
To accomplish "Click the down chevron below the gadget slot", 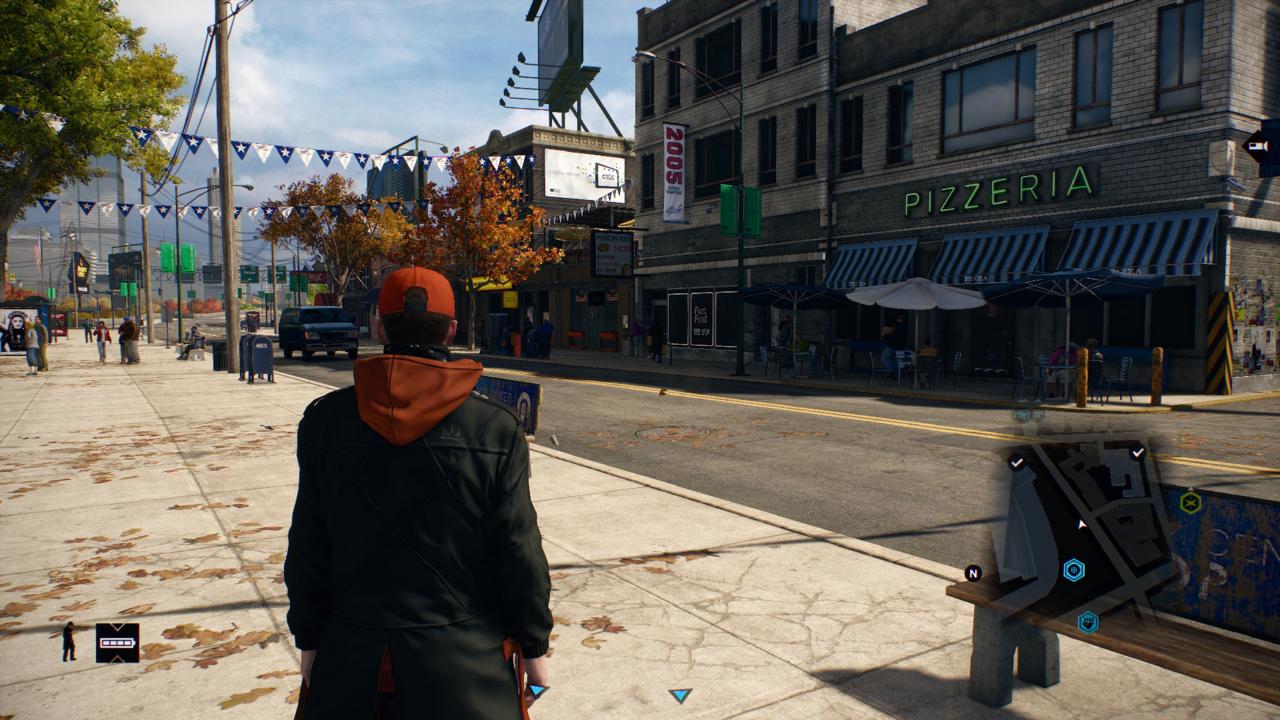I will point(117,660).
